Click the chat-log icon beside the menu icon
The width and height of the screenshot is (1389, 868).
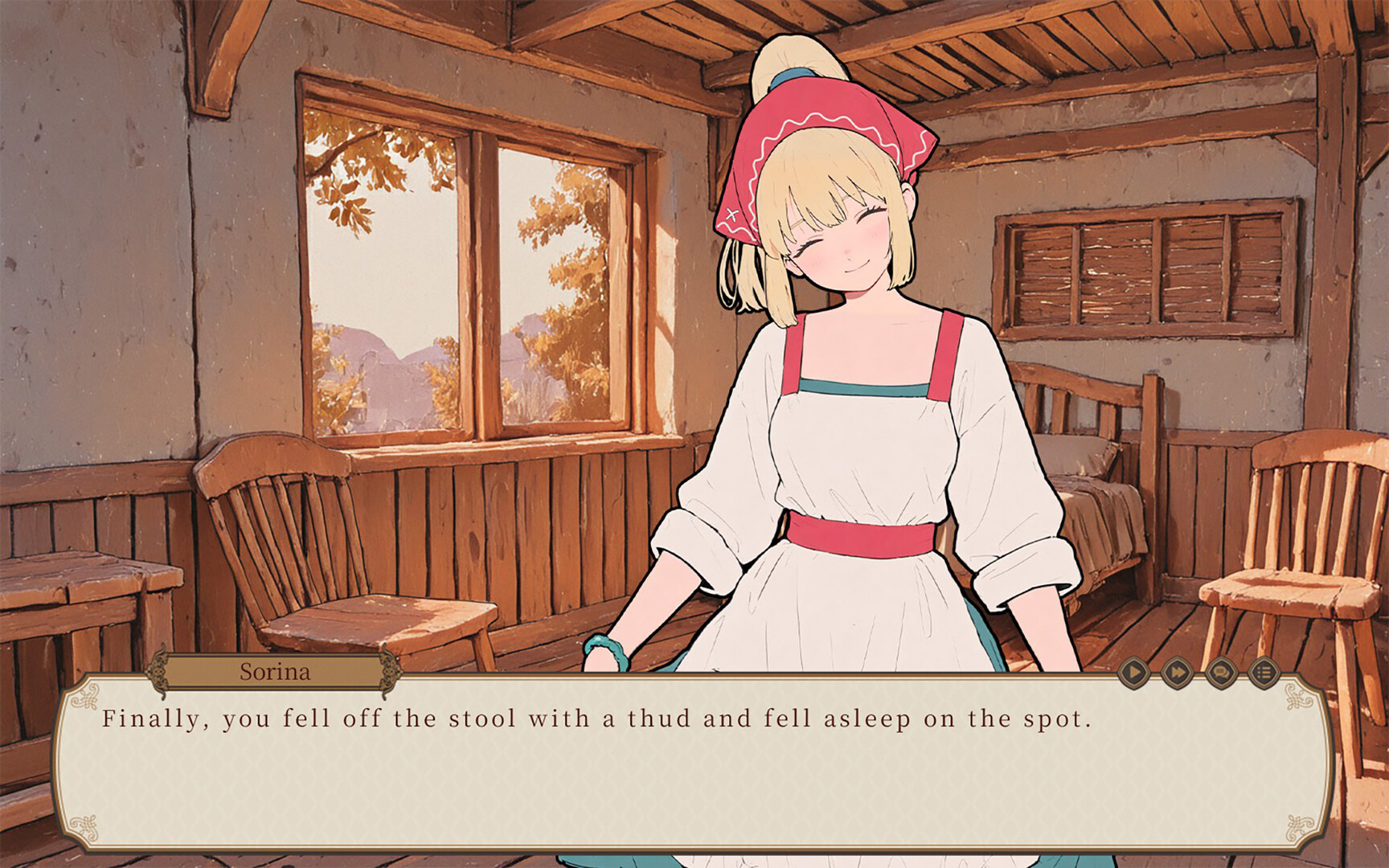click(1222, 673)
